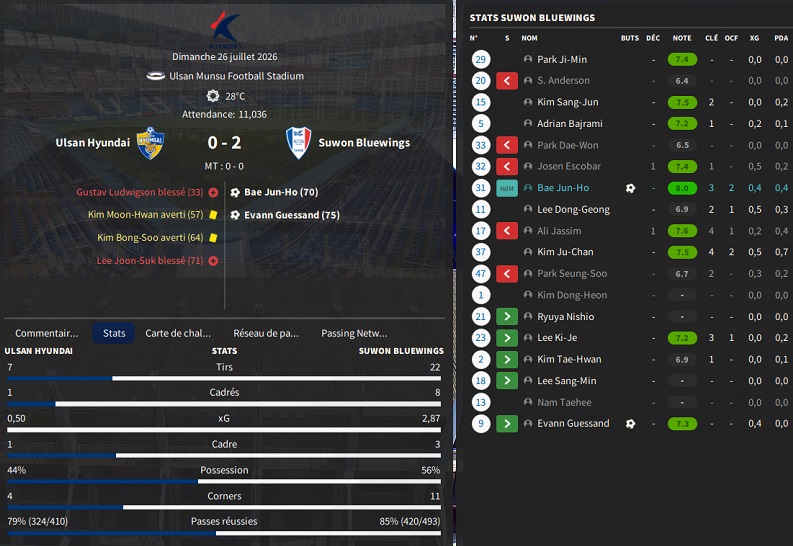Choose Kim Ju-Chan player row
793x546 pixels.
point(565,252)
